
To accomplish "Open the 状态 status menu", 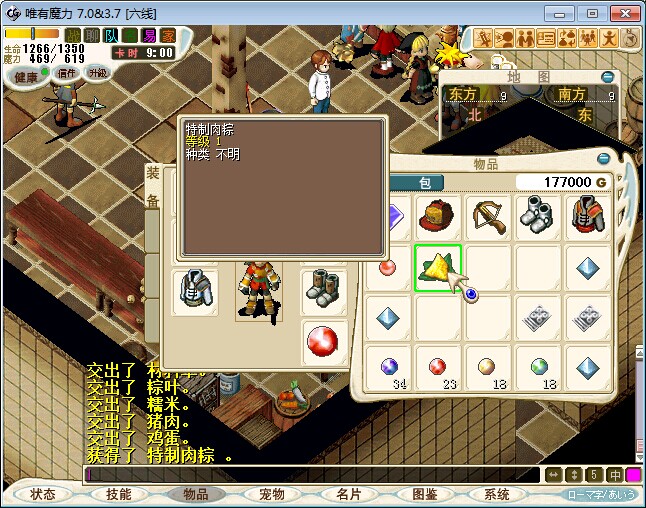I will (x=43, y=494).
